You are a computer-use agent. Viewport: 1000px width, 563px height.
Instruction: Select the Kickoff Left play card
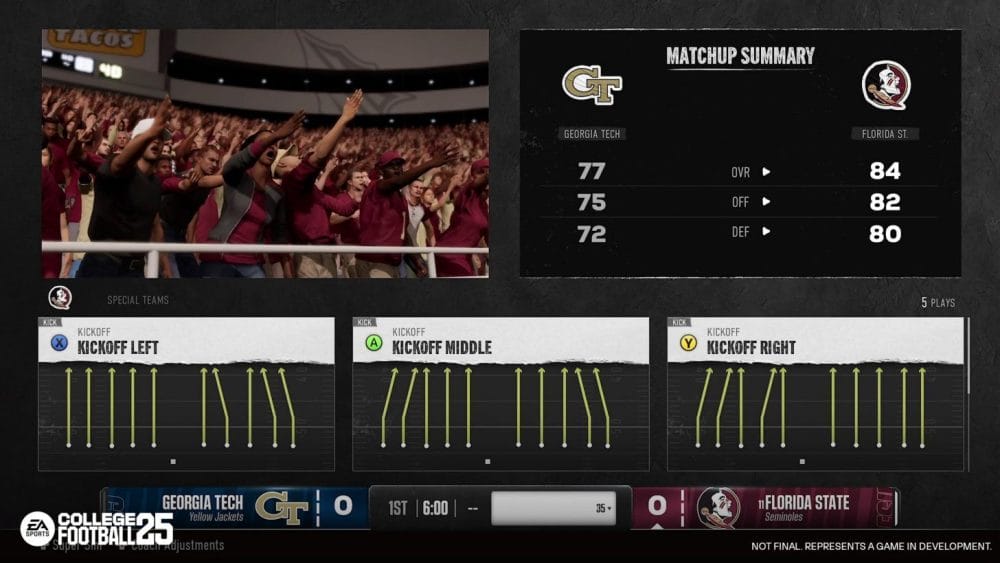(x=186, y=394)
